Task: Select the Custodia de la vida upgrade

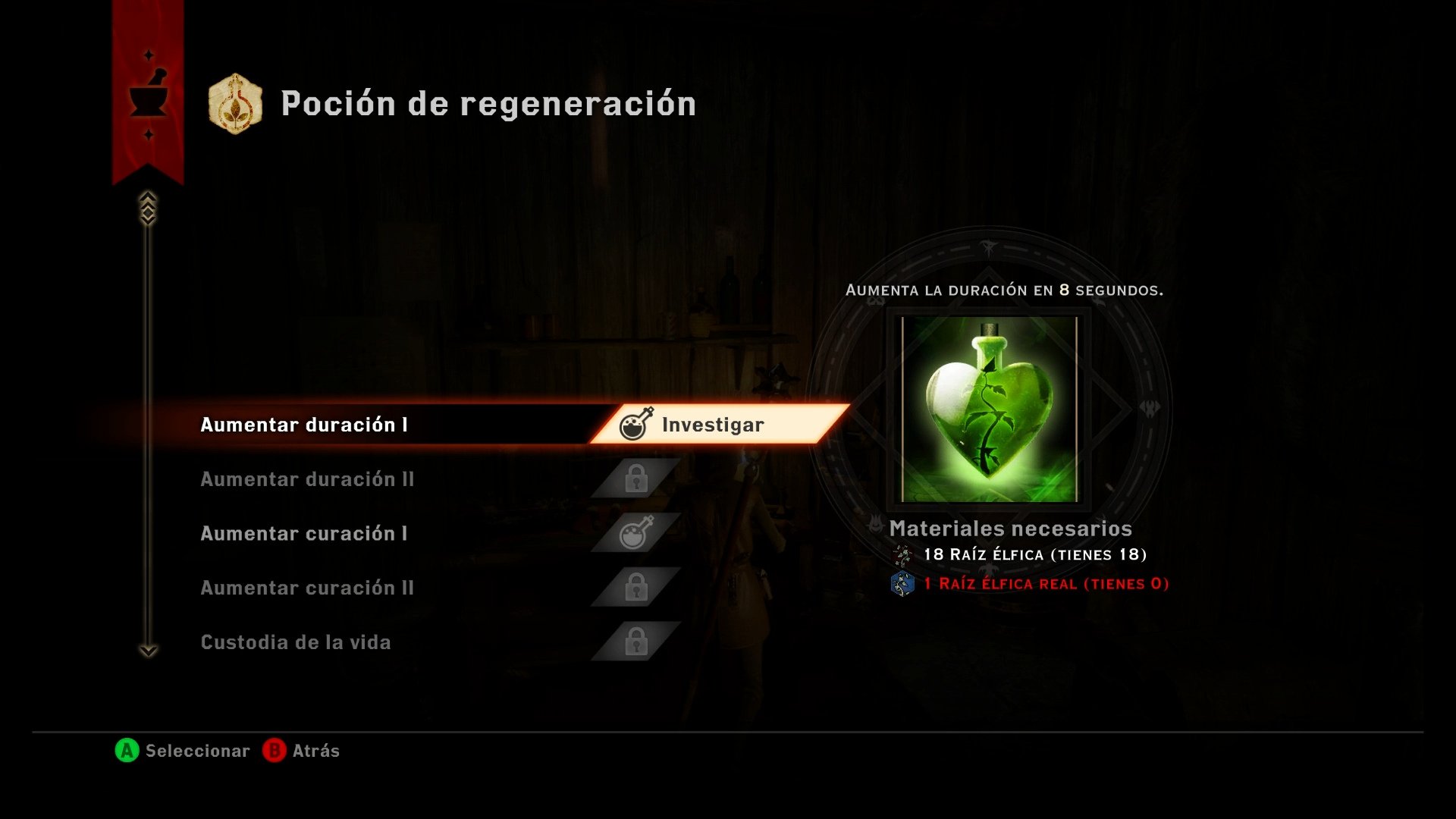Action: click(296, 642)
